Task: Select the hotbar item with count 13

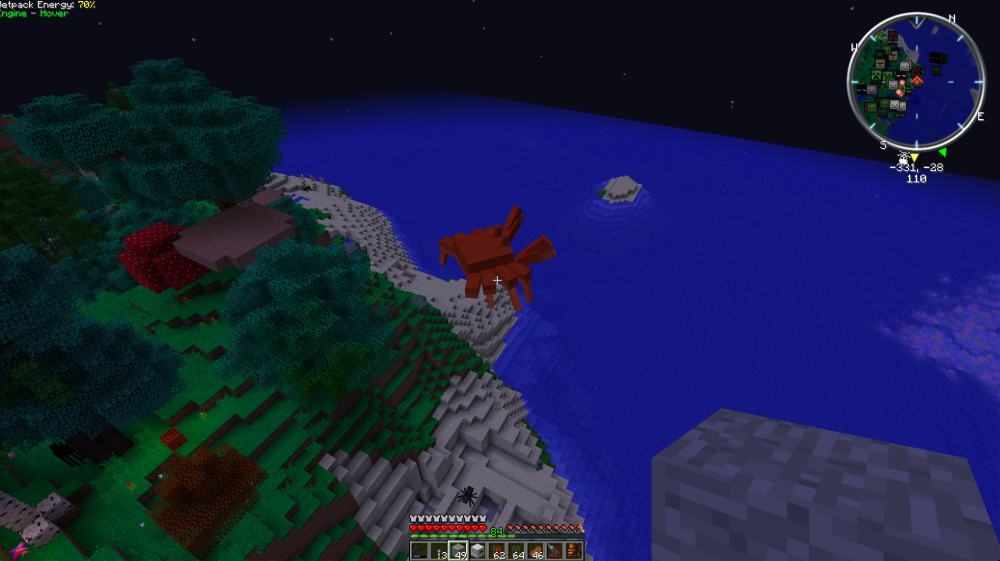Action: (x=438, y=550)
